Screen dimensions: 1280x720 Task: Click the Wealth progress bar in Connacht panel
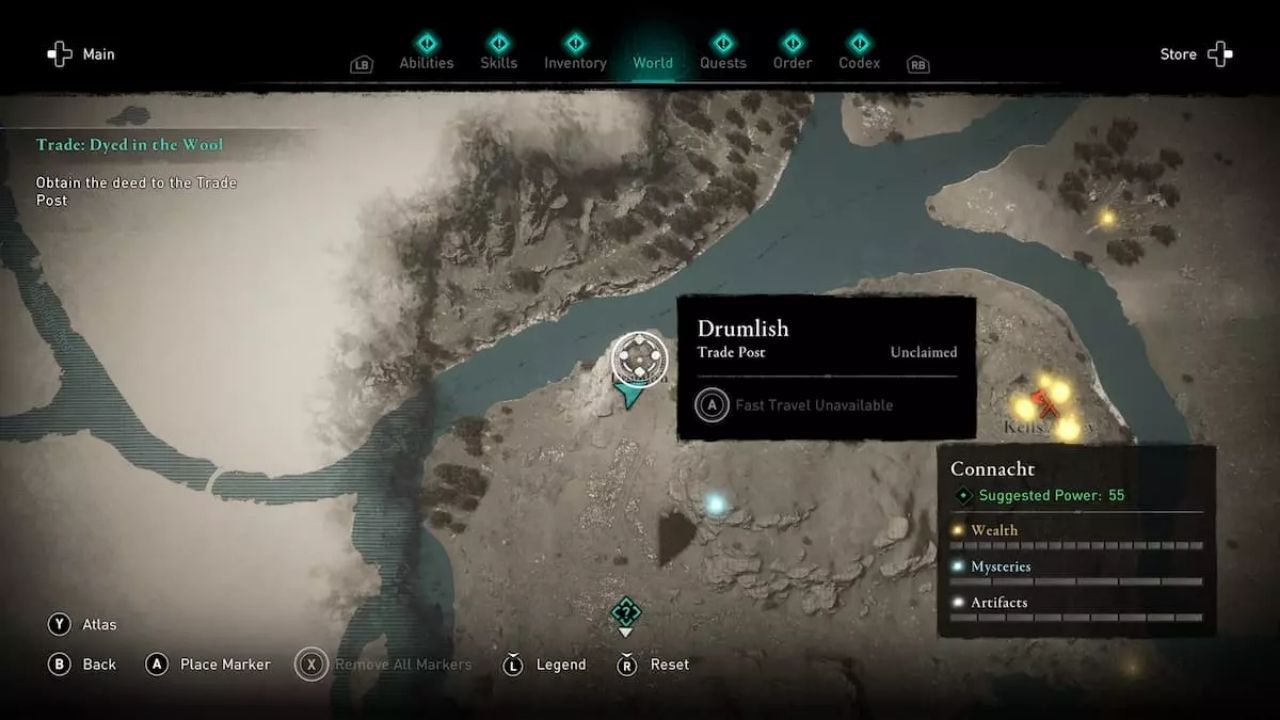[1076, 544]
